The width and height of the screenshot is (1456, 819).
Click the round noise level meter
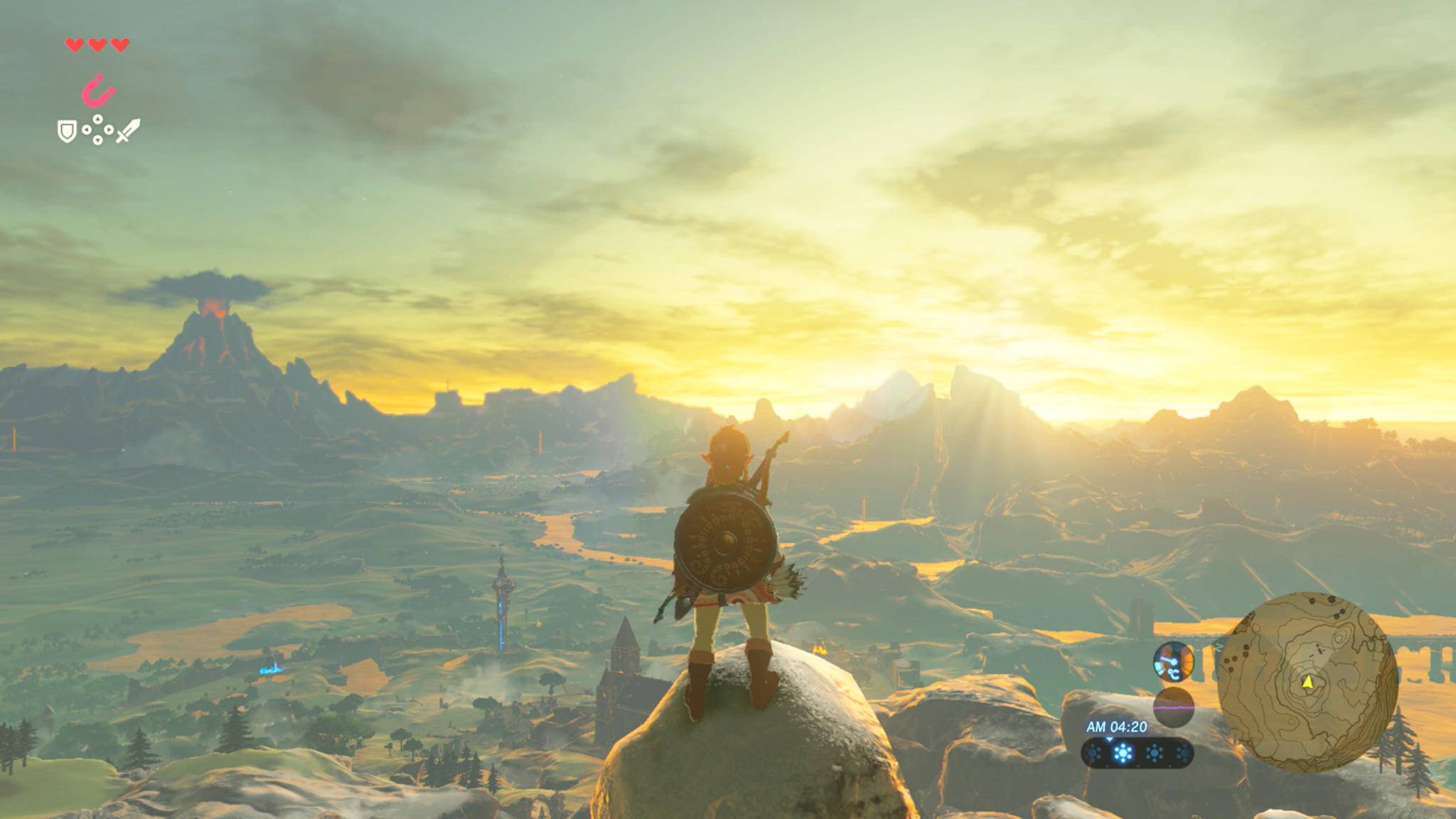tap(1173, 707)
